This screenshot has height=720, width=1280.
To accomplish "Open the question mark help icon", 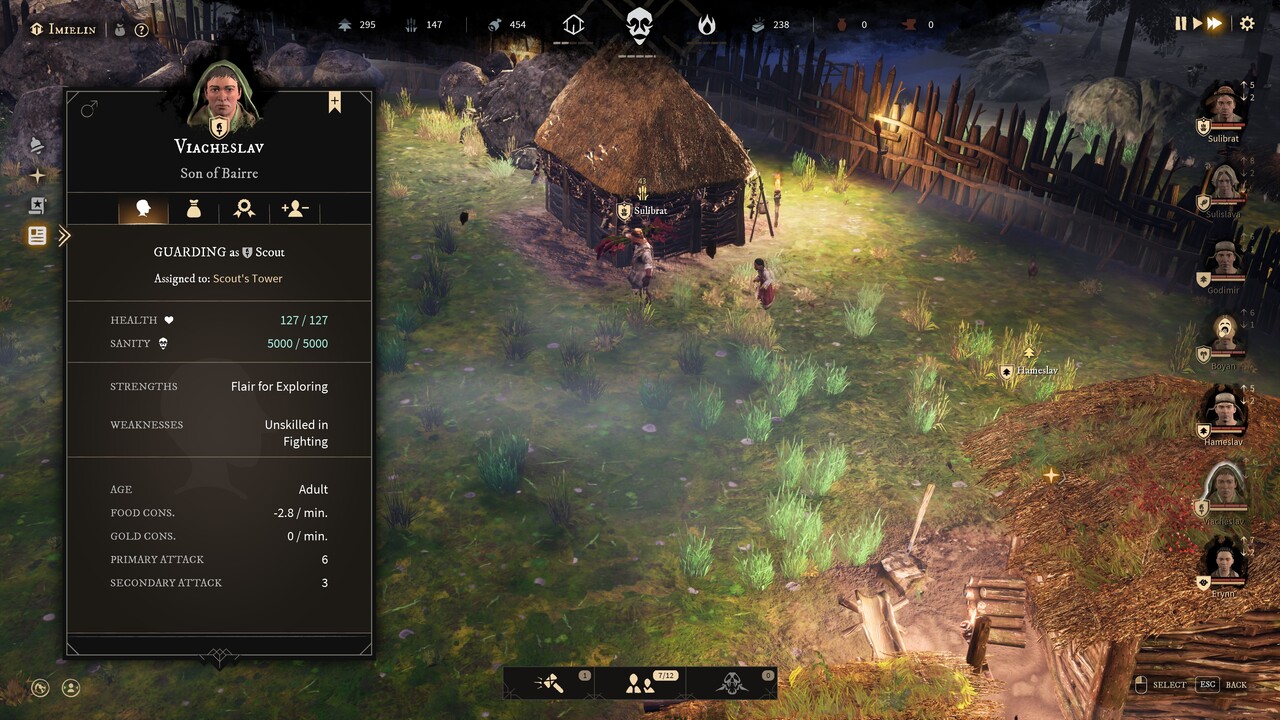I will pyautogui.click(x=142, y=30).
